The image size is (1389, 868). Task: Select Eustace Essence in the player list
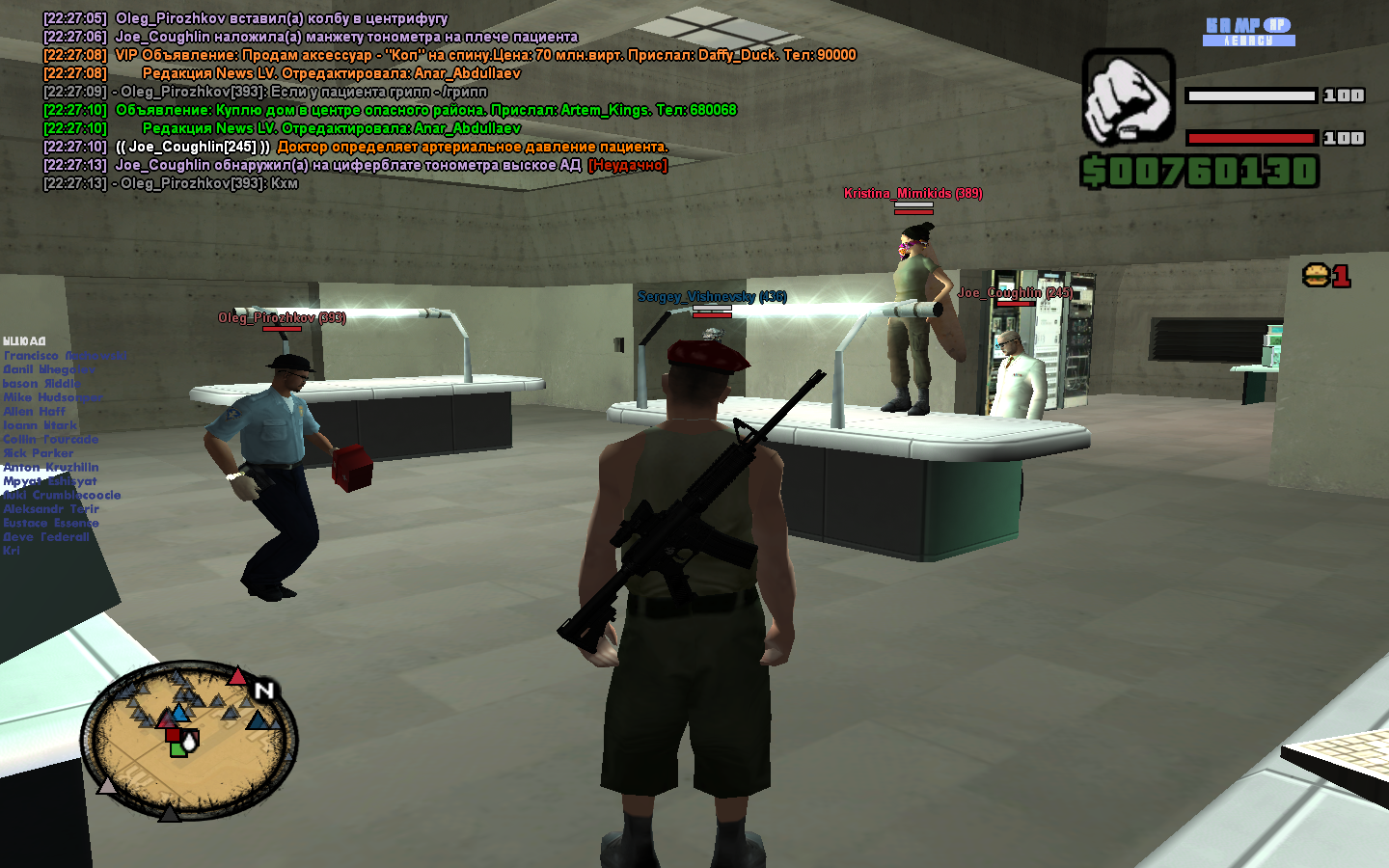coord(51,523)
